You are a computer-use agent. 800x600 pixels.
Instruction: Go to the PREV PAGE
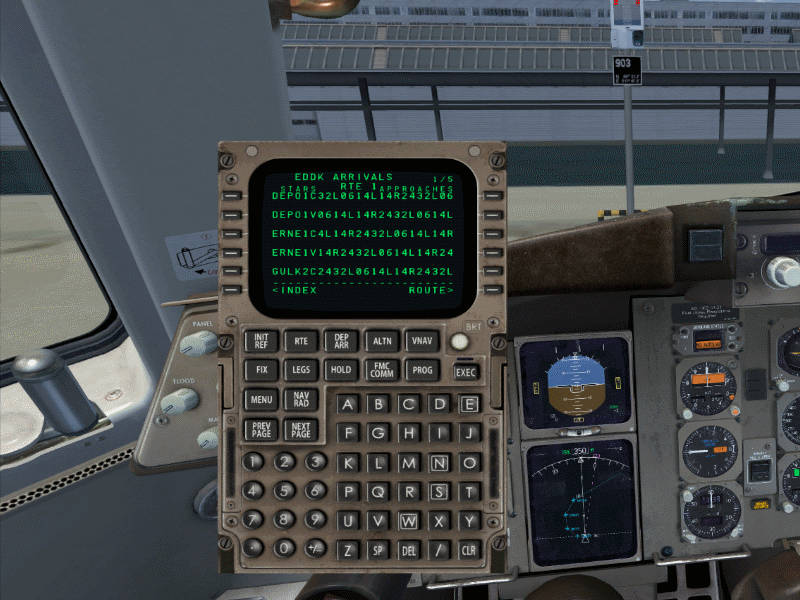pos(261,430)
